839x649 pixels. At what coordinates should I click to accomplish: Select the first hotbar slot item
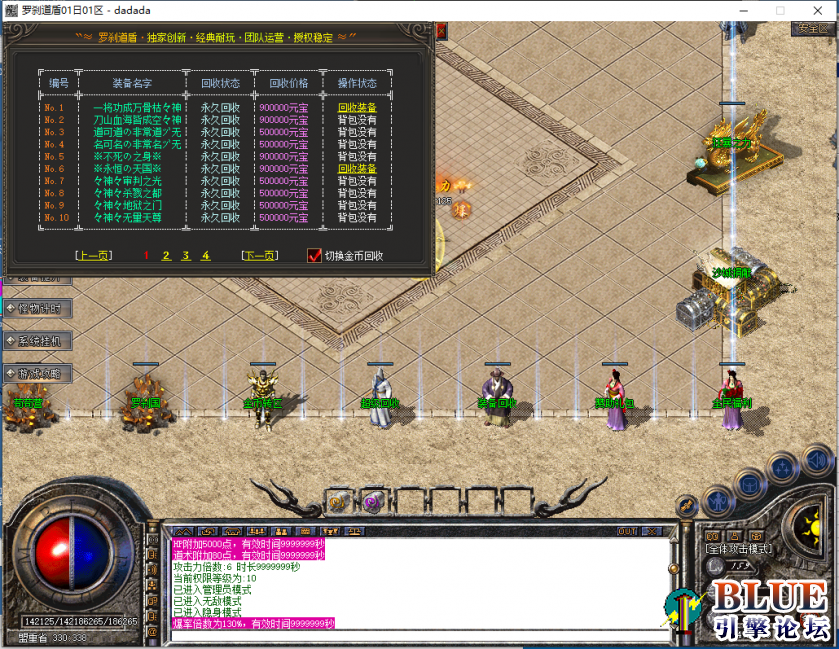339,502
